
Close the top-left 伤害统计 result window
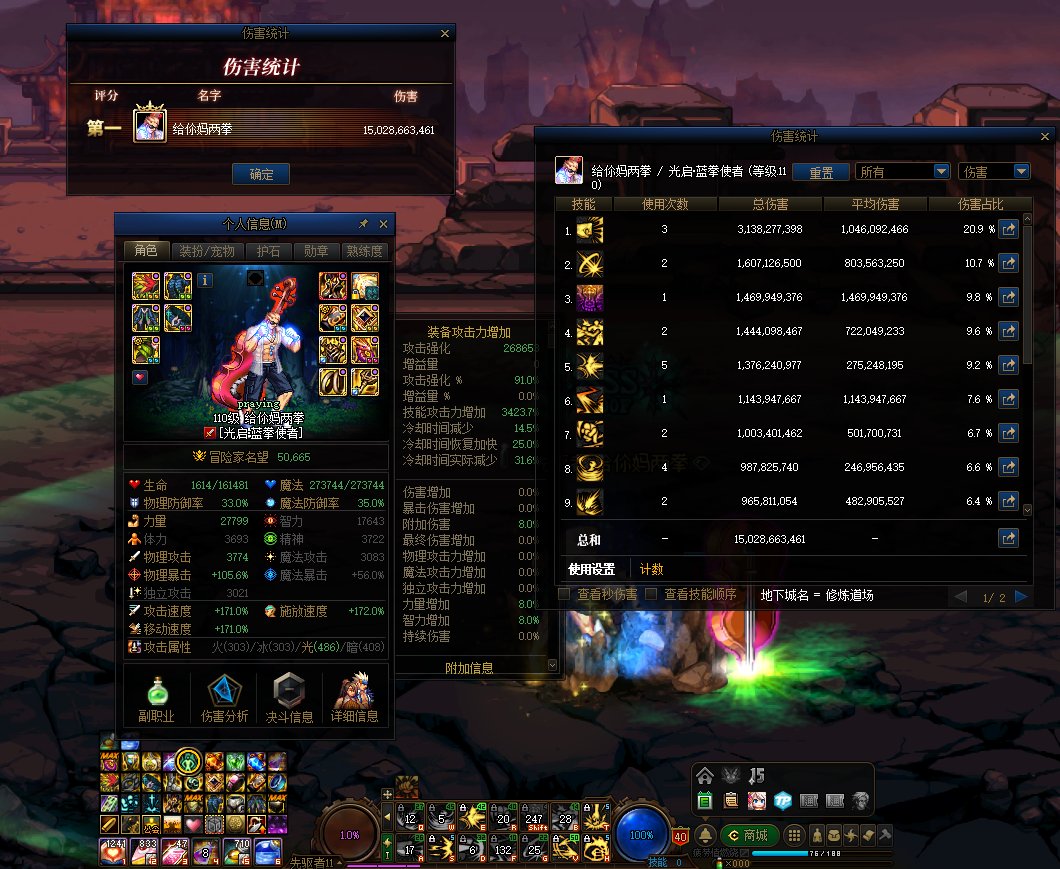445,34
